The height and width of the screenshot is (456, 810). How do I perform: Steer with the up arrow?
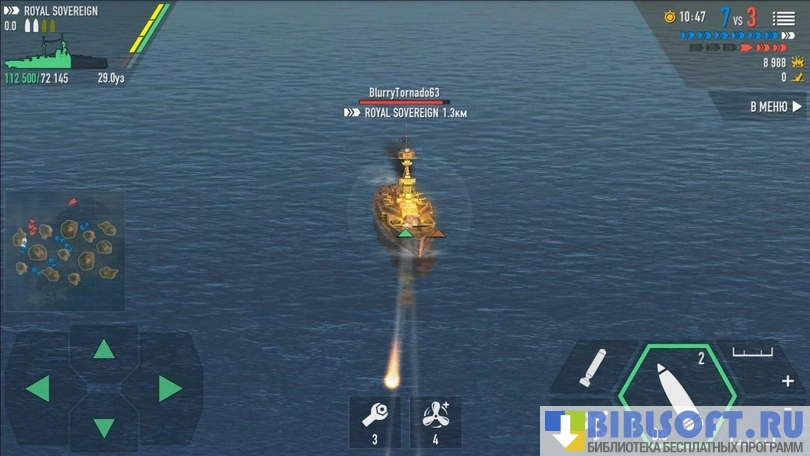click(x=104, y=349)
